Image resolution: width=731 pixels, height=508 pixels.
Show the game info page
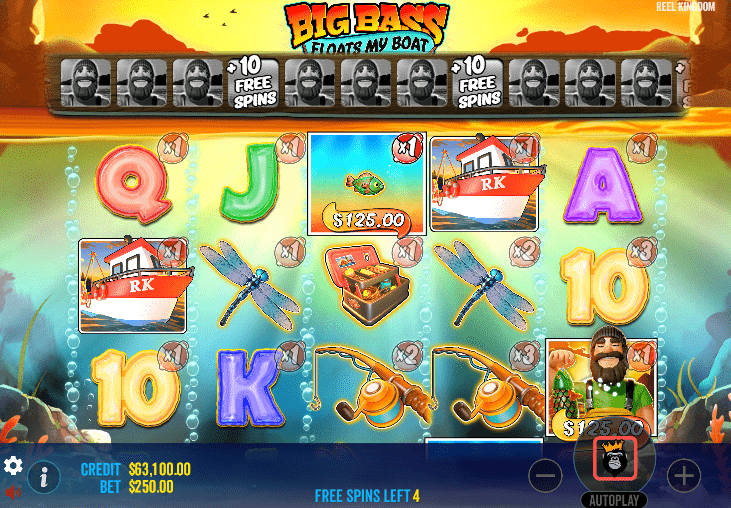[x=43, y=478]
